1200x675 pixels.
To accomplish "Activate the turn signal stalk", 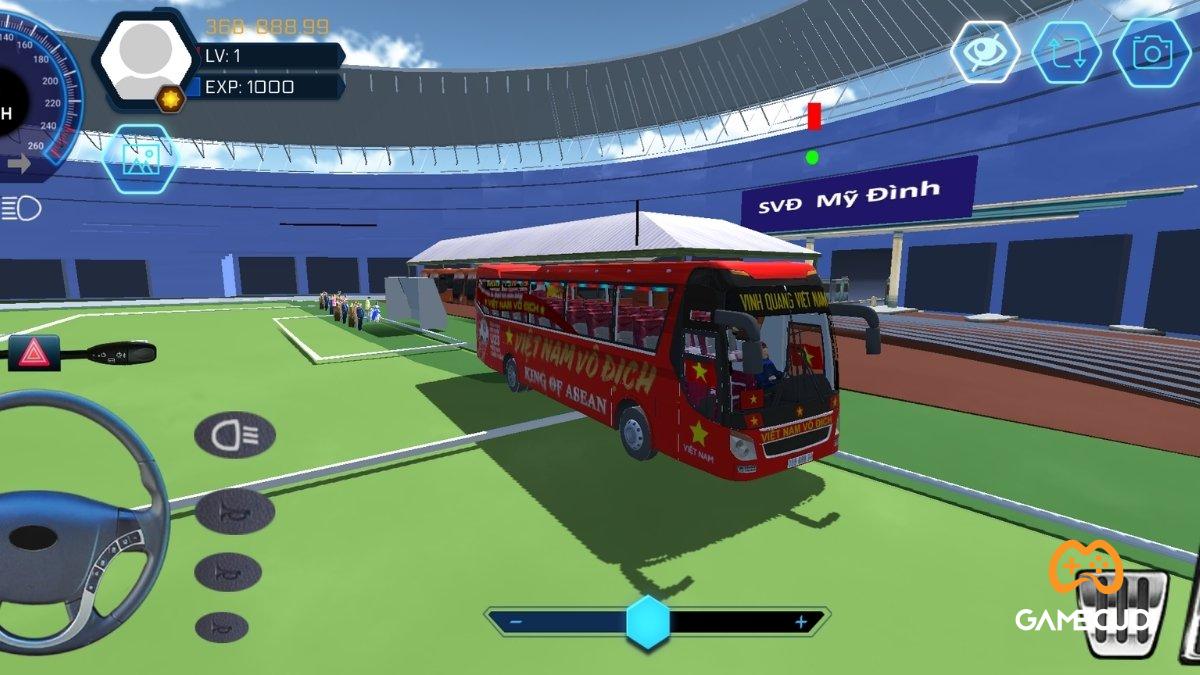I will [121, 353].
